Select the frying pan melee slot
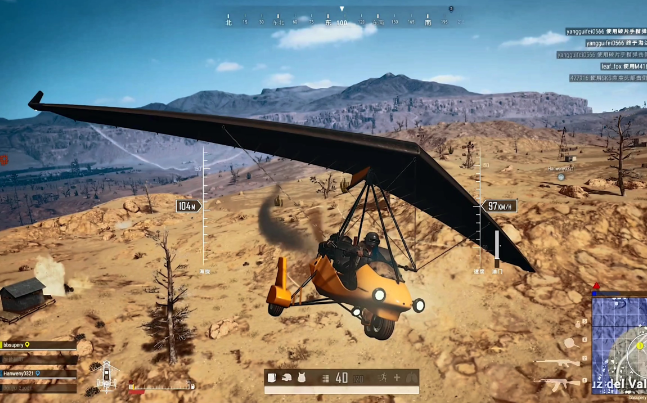This screenshot has width=647, height=403. pos(571,341)
